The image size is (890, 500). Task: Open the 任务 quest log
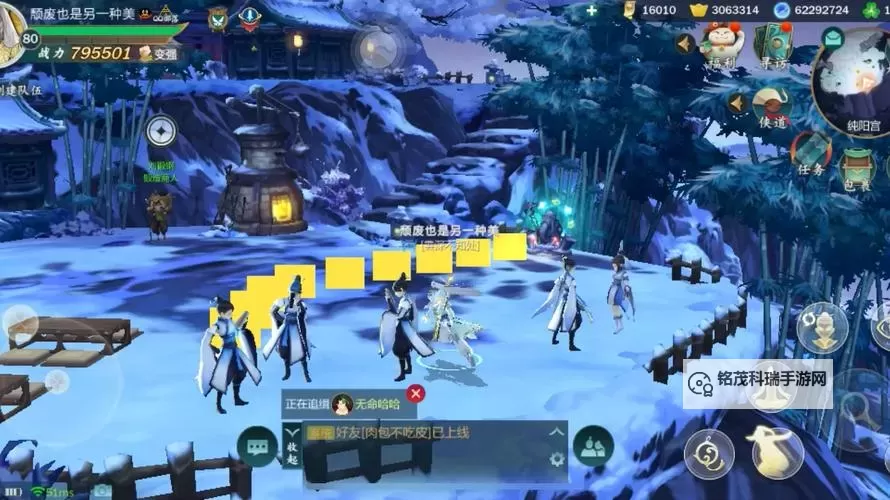point(811,153)
